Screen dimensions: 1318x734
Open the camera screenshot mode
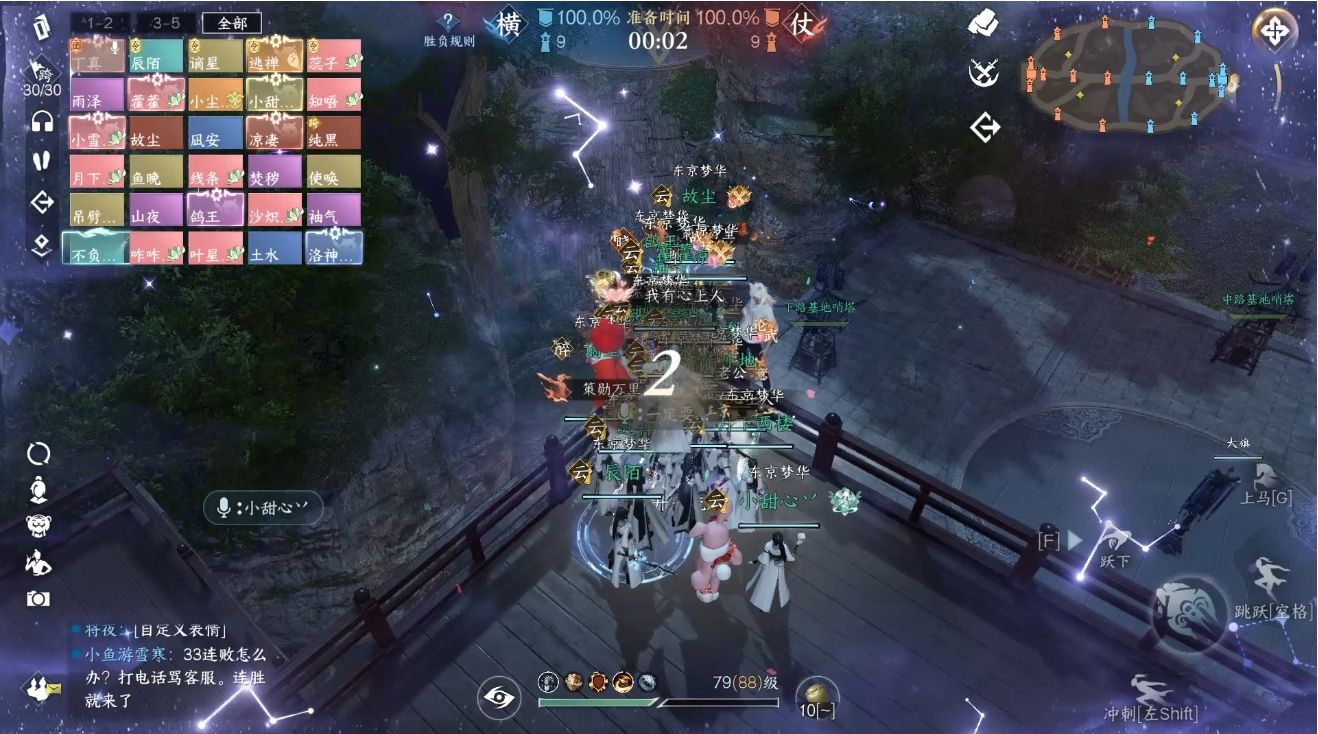click(x=39, y=599)
